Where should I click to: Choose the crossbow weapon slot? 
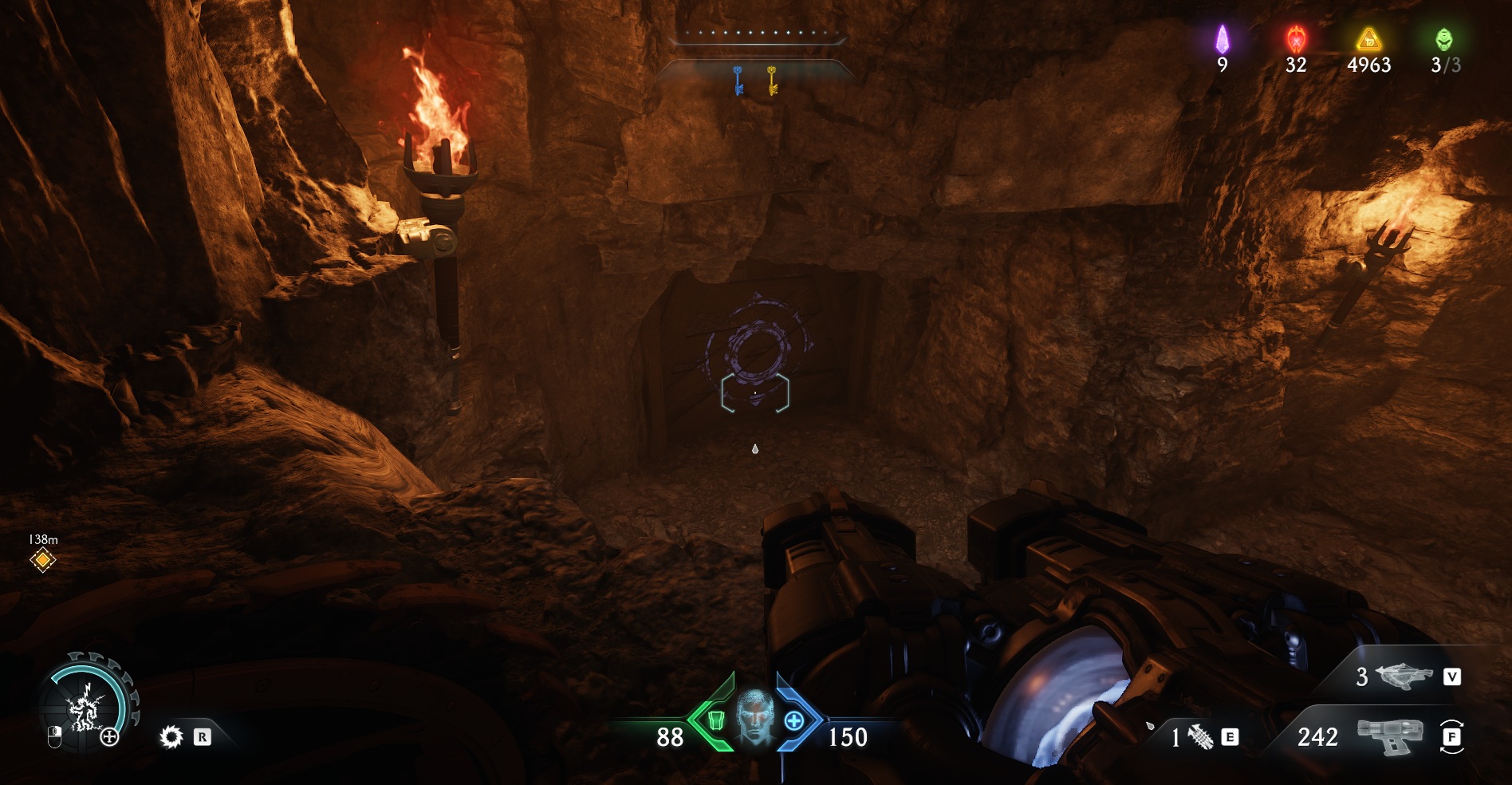click(x=1404, y=677)
